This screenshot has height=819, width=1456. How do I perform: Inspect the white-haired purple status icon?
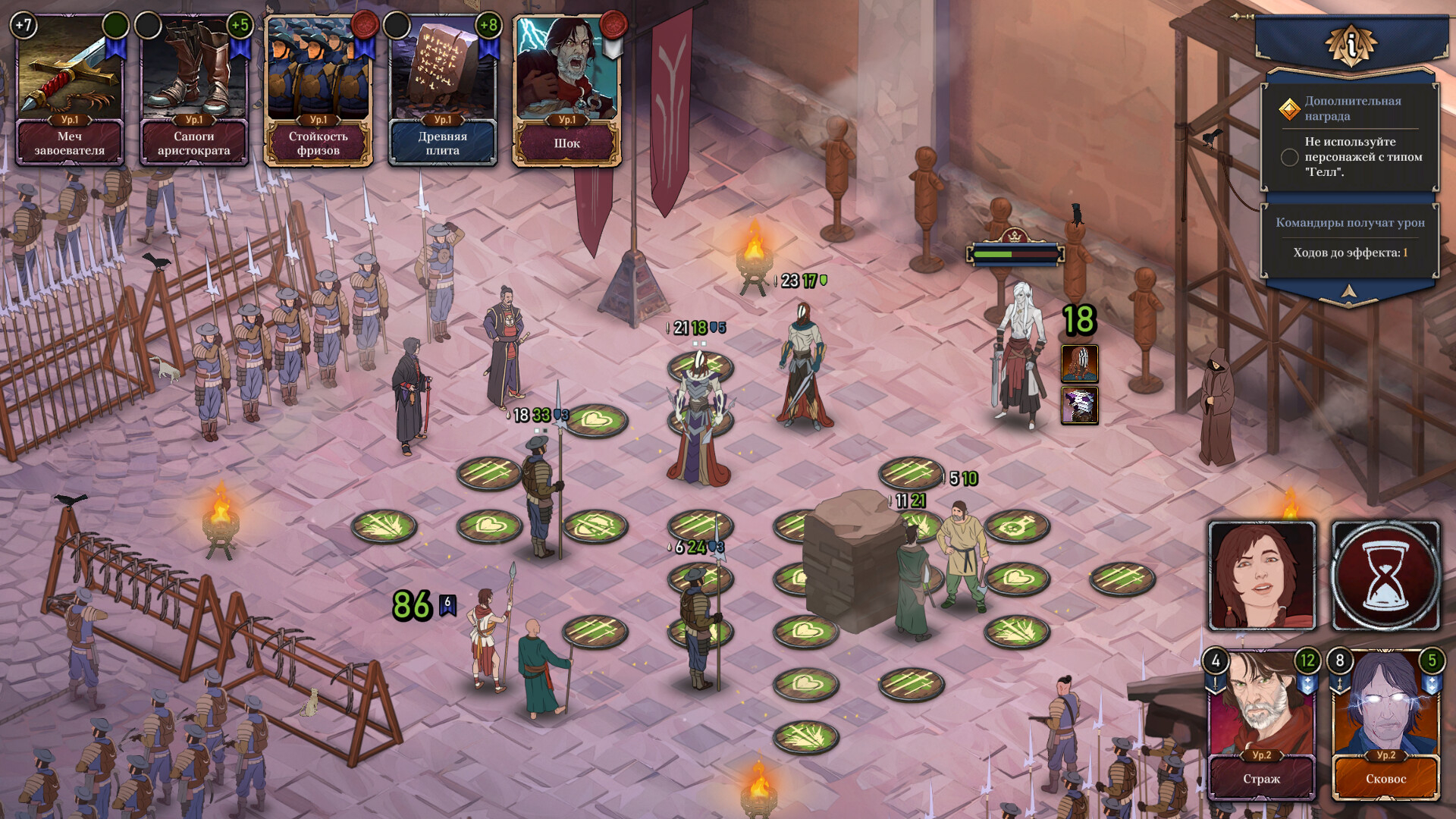click(1079, 405)
